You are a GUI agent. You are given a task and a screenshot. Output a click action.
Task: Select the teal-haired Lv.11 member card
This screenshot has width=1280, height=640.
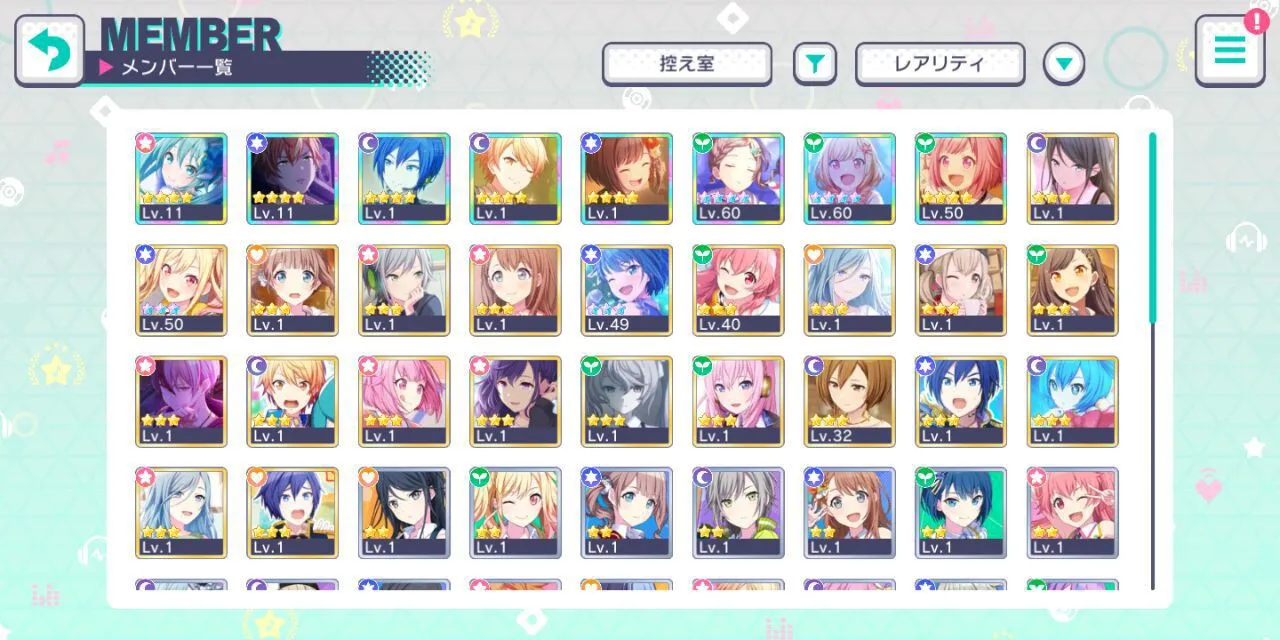tap(181, 178)
